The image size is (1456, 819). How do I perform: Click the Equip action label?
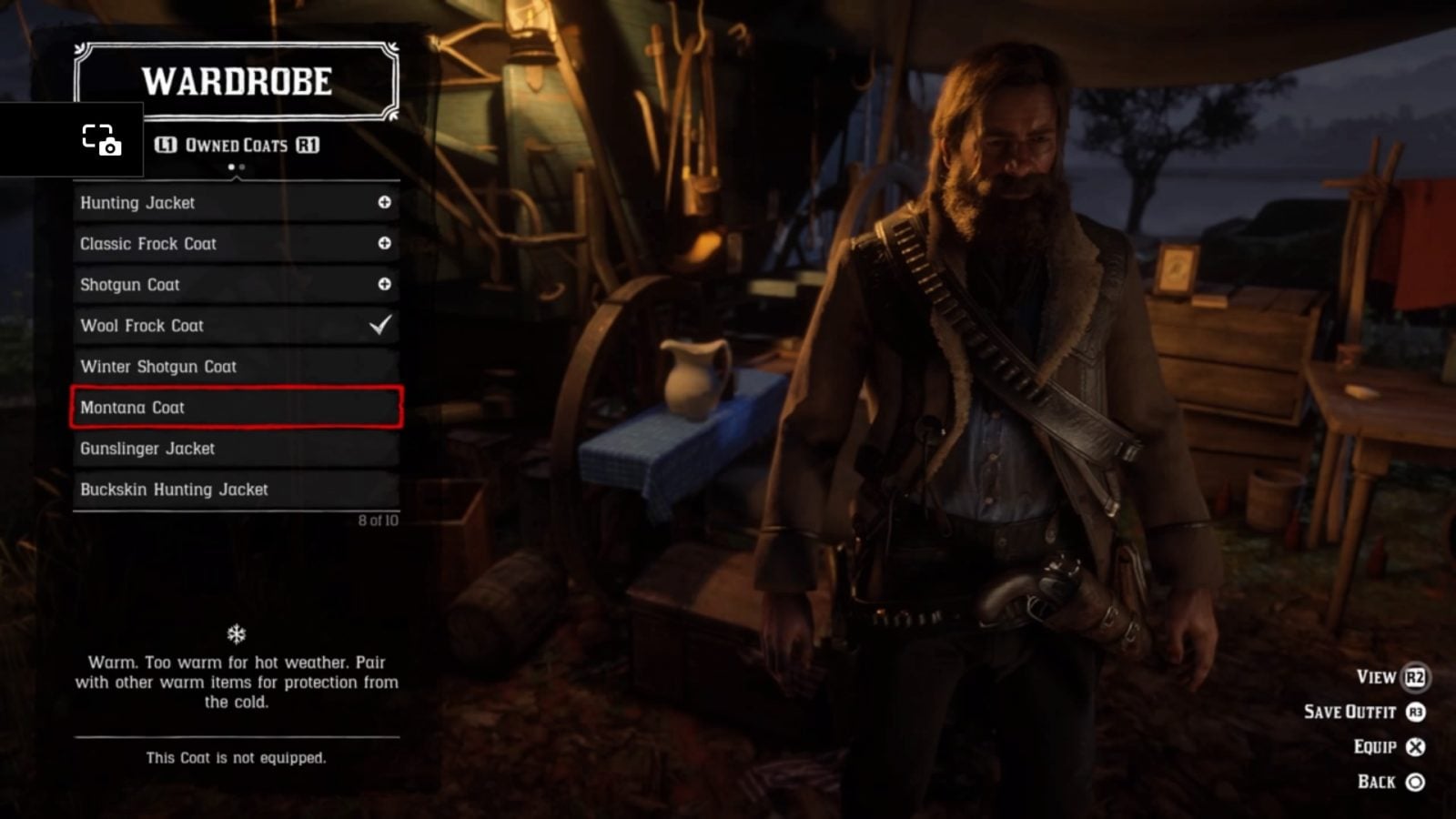coord(1374,746)
